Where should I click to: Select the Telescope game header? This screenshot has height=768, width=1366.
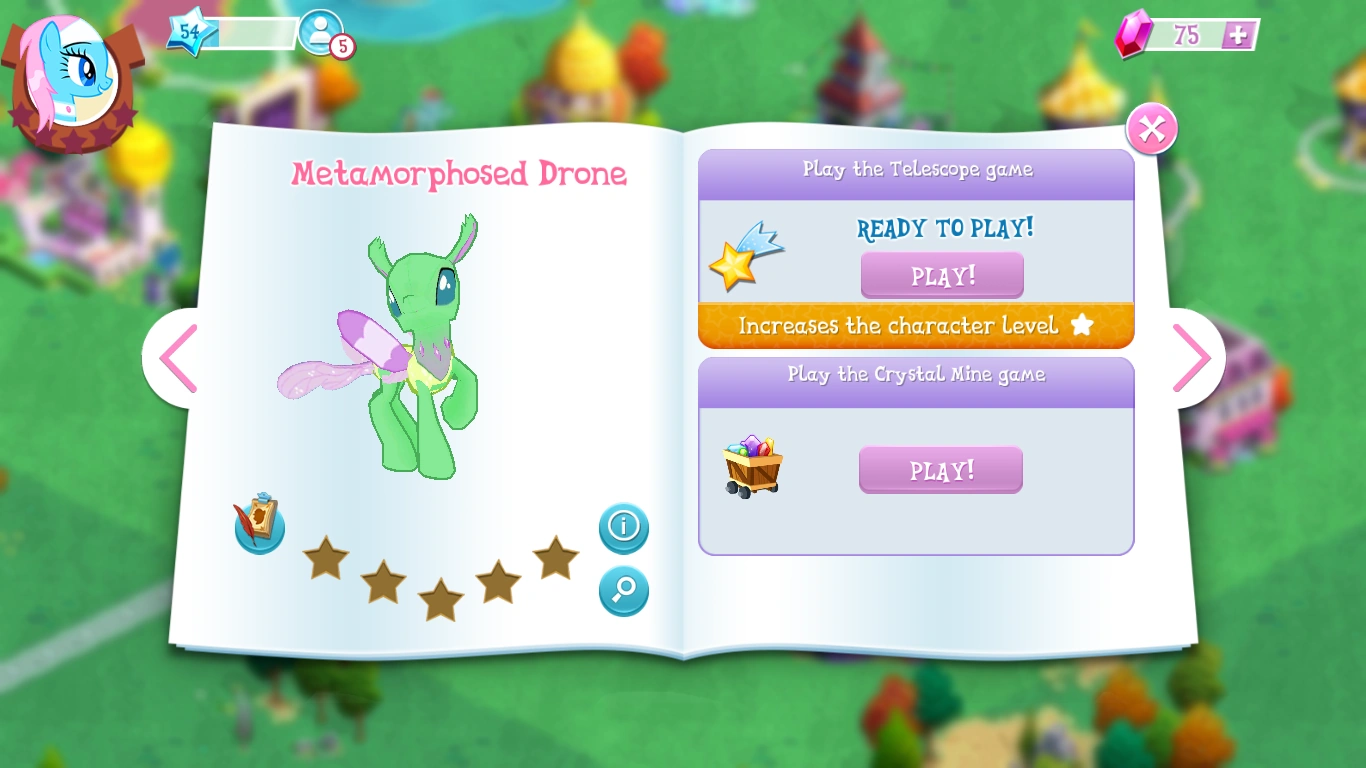coord(916,170)
